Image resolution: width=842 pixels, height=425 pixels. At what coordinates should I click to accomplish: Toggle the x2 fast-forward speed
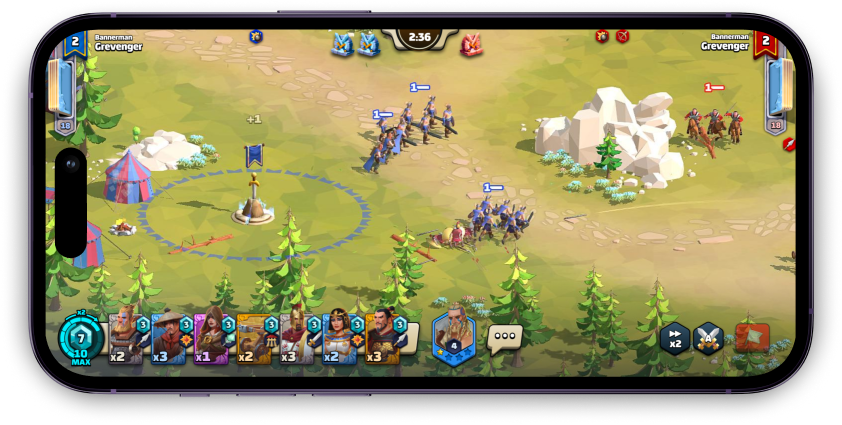pyautogui.click(x=675, y=338)
